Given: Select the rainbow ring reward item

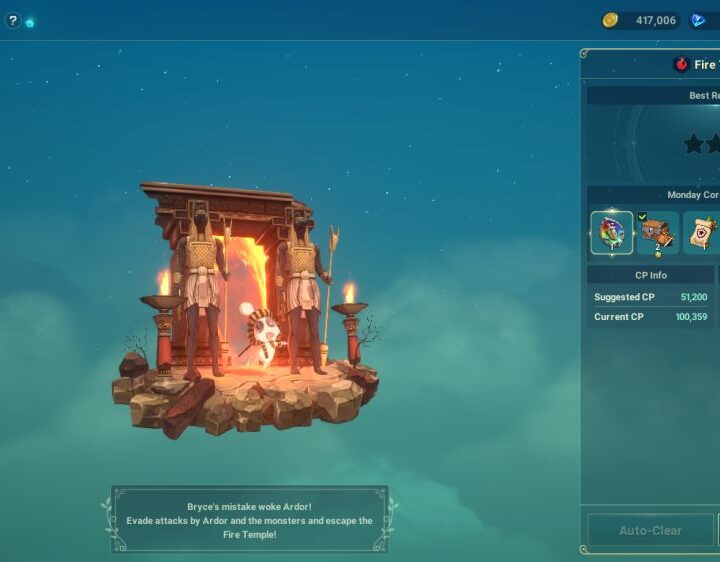Looking at the screenshot, I should click(611, 233).
